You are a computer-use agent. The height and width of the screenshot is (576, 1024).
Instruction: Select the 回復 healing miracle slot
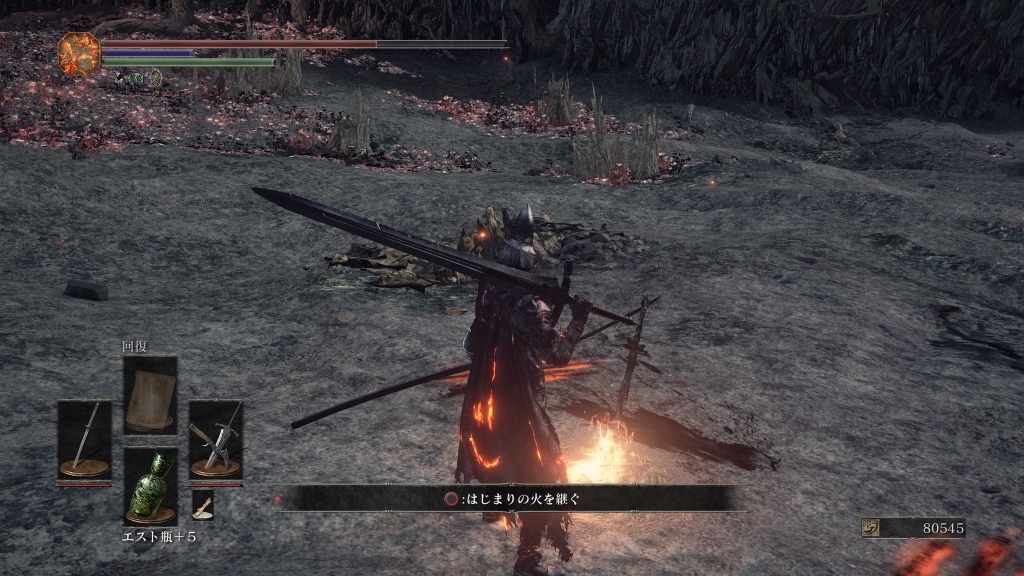tap(150, 394)
